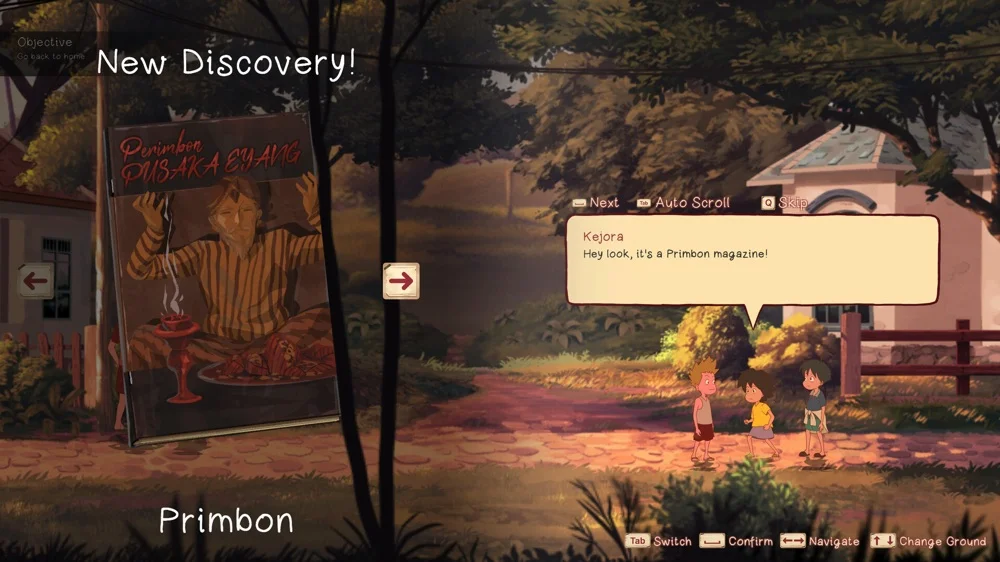
Task: View the Primbon magazine cover
Action: [223, 280]
